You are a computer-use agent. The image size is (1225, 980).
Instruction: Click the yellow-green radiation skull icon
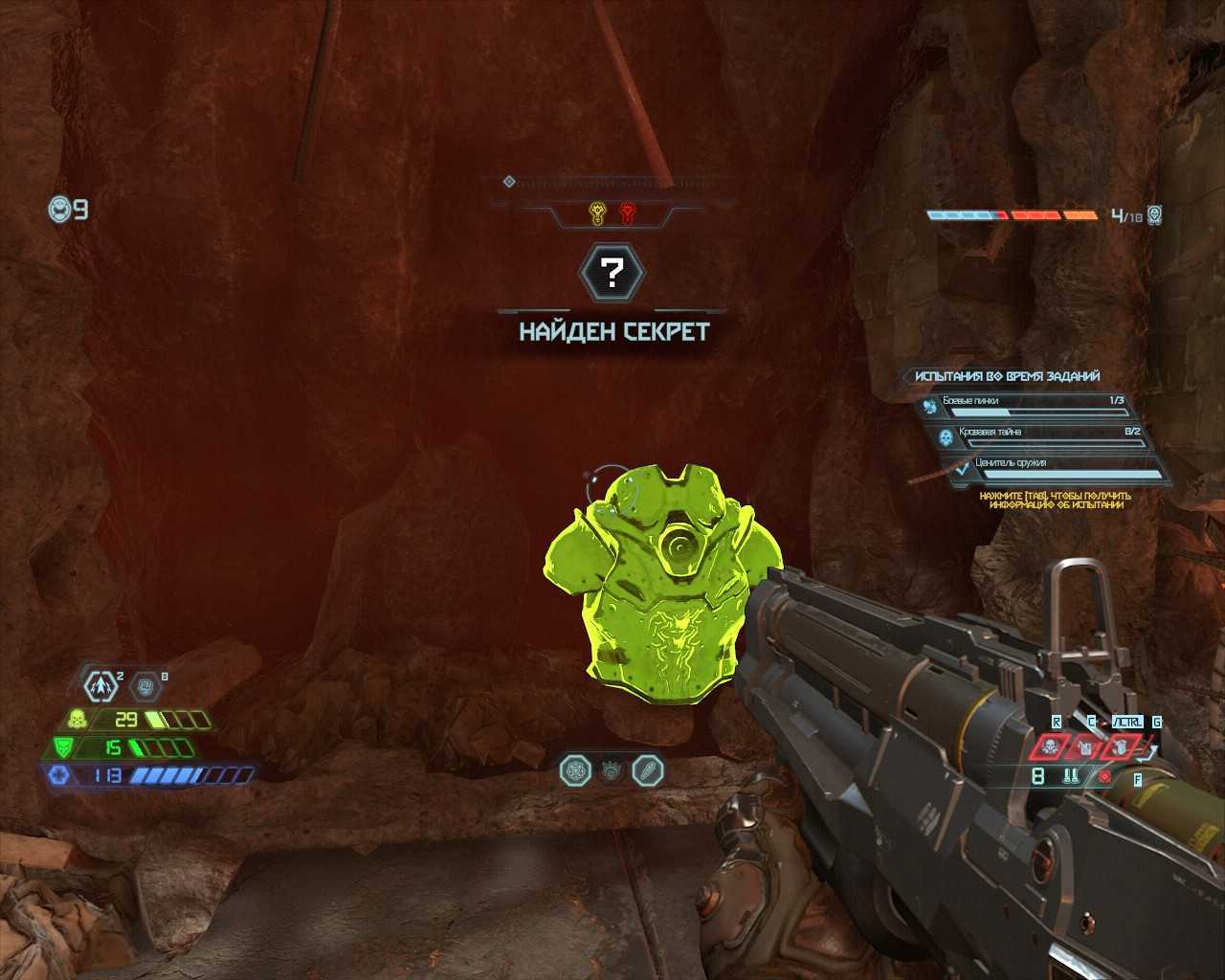[76, 719]
